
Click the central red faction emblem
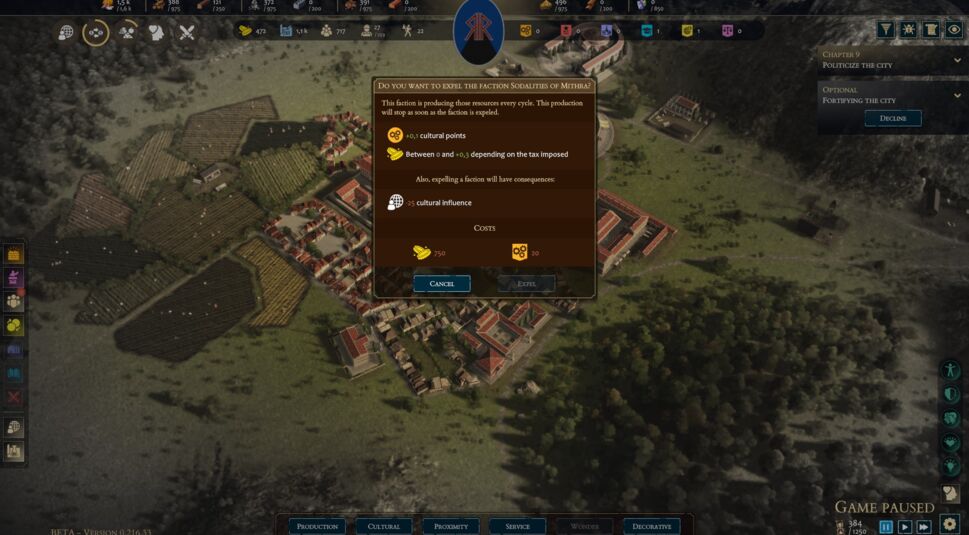[478, 32]
